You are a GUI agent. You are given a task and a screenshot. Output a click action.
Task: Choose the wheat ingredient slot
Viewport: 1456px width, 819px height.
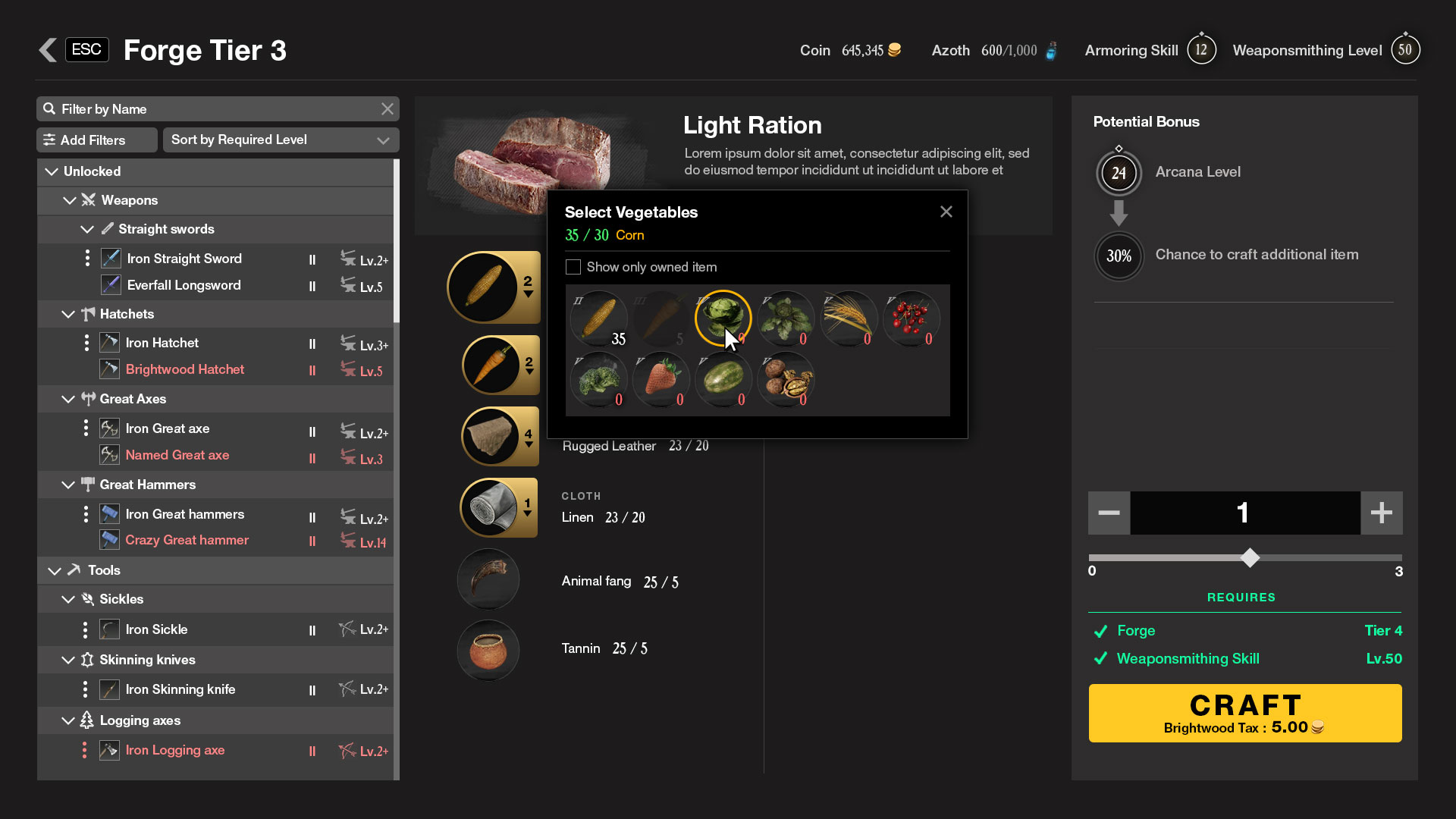(848, 318)
